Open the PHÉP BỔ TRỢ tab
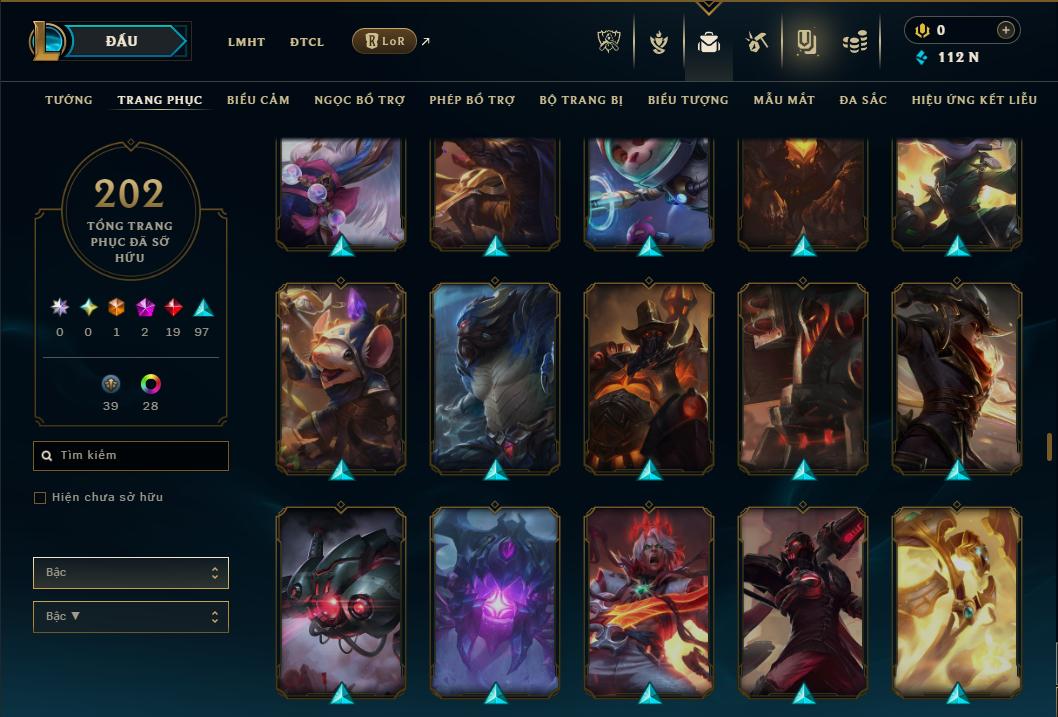The image size is (1058, 717). [x=472, y=100]
